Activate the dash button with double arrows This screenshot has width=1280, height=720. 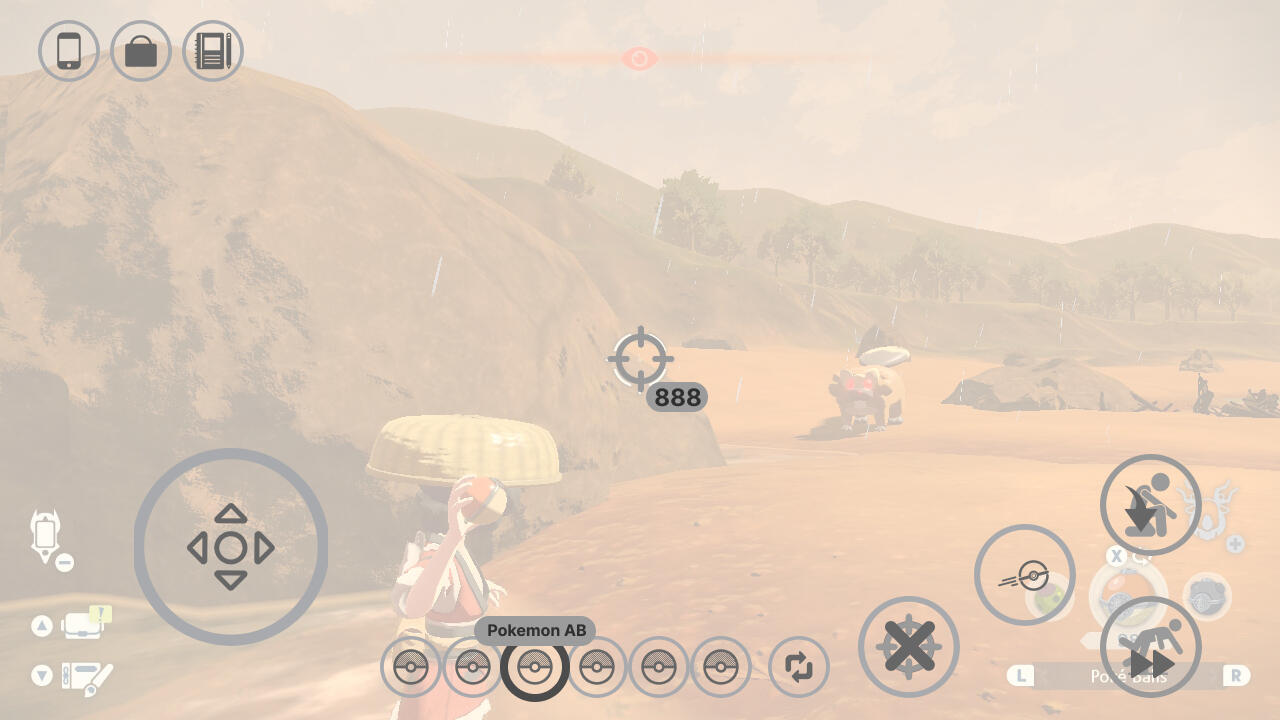[1150, 647]
